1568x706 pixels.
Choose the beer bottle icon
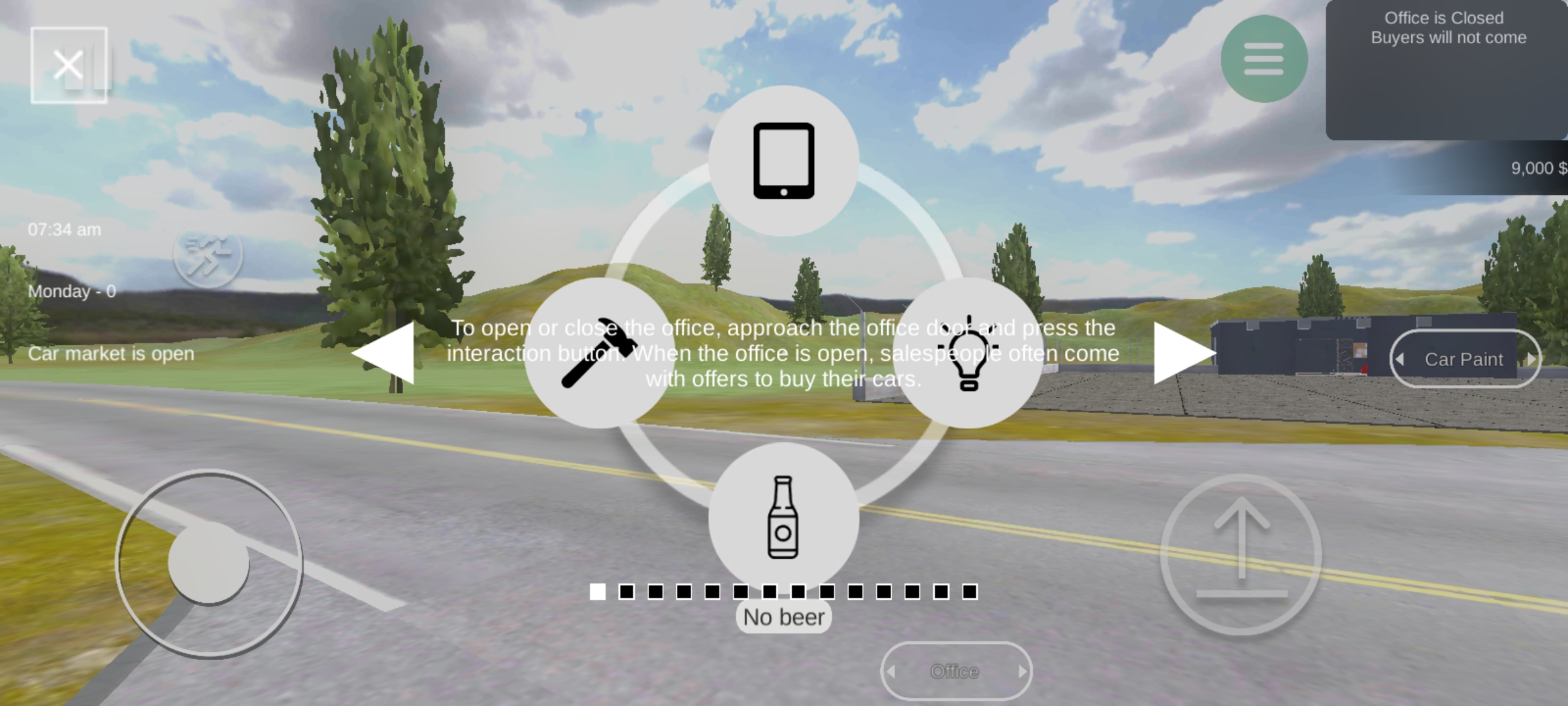[783, 516]
